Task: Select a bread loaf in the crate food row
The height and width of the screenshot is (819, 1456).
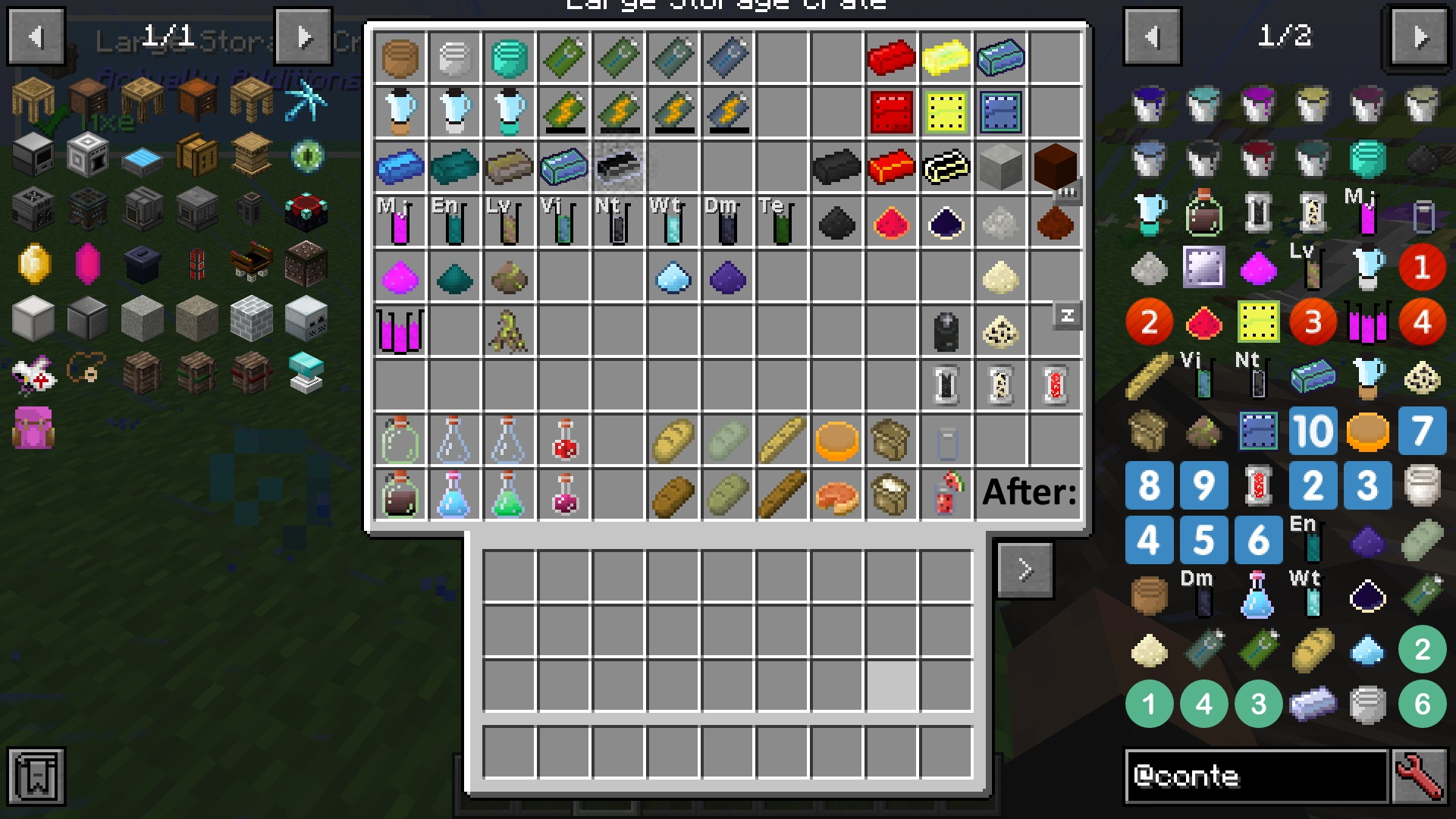Action: [673, 440]
